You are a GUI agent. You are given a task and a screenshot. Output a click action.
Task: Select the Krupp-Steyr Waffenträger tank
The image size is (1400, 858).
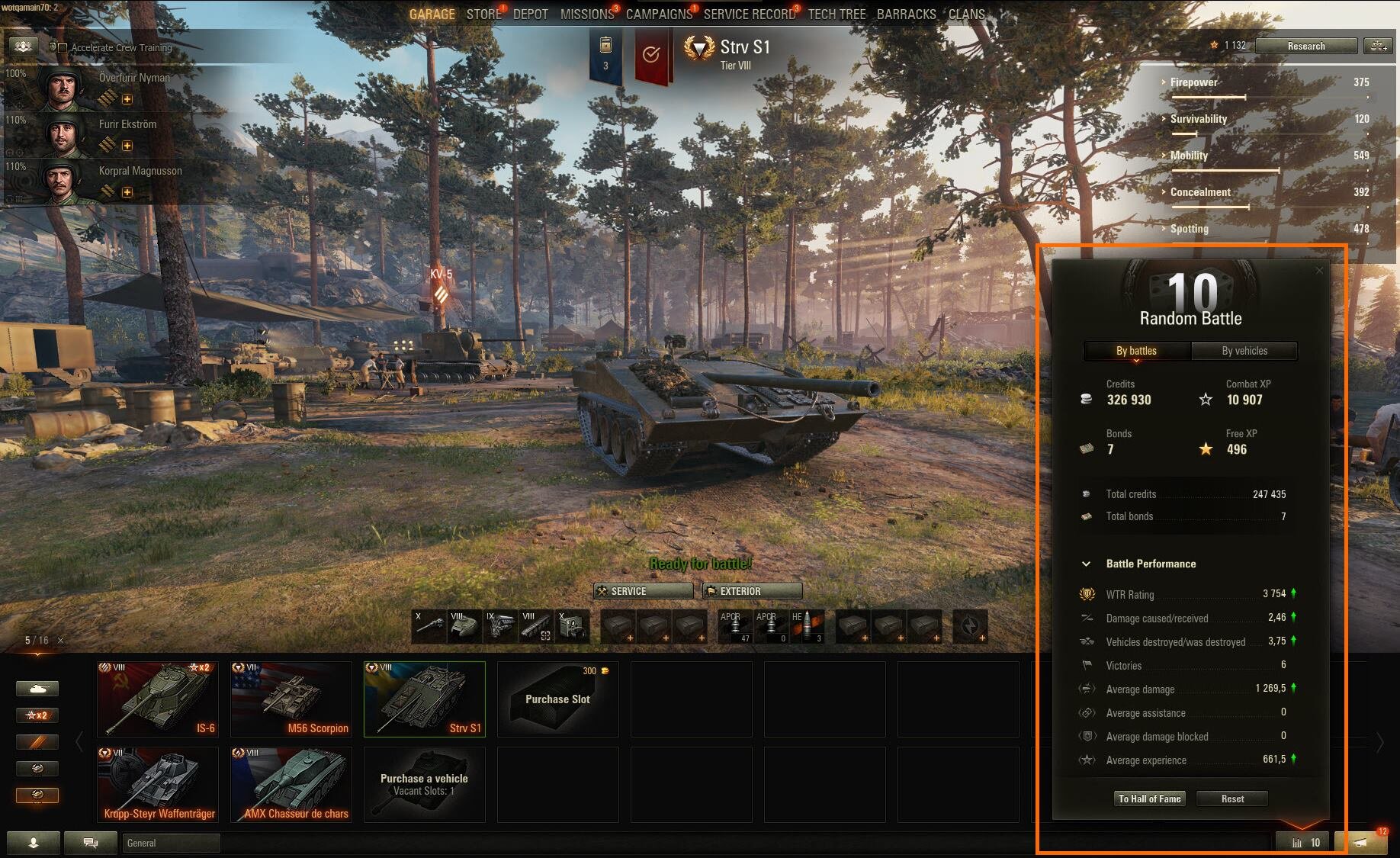click(x=158, y=784)
